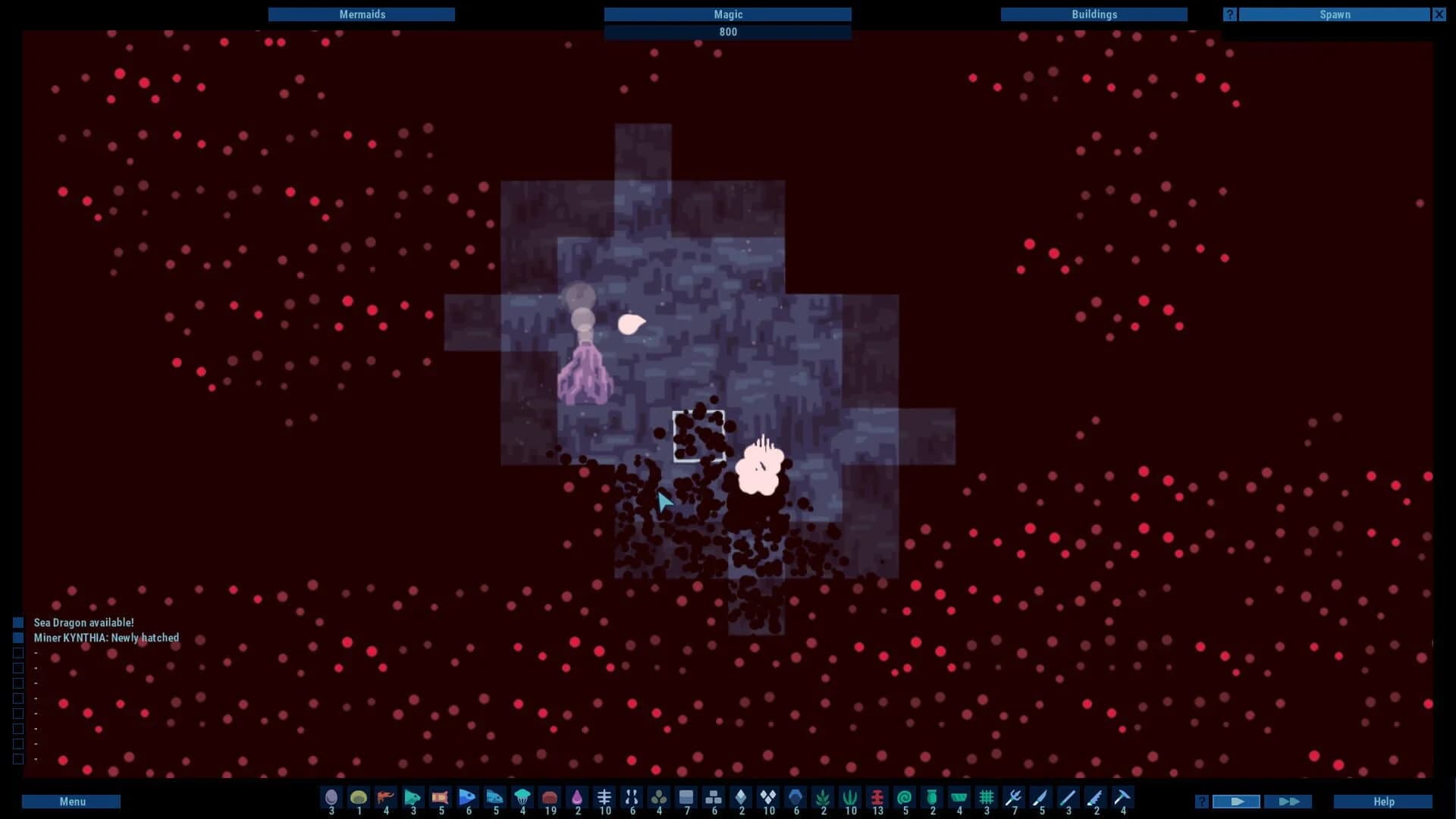Open the Mermaids tab
The image size is (1456, 819).
362,14
